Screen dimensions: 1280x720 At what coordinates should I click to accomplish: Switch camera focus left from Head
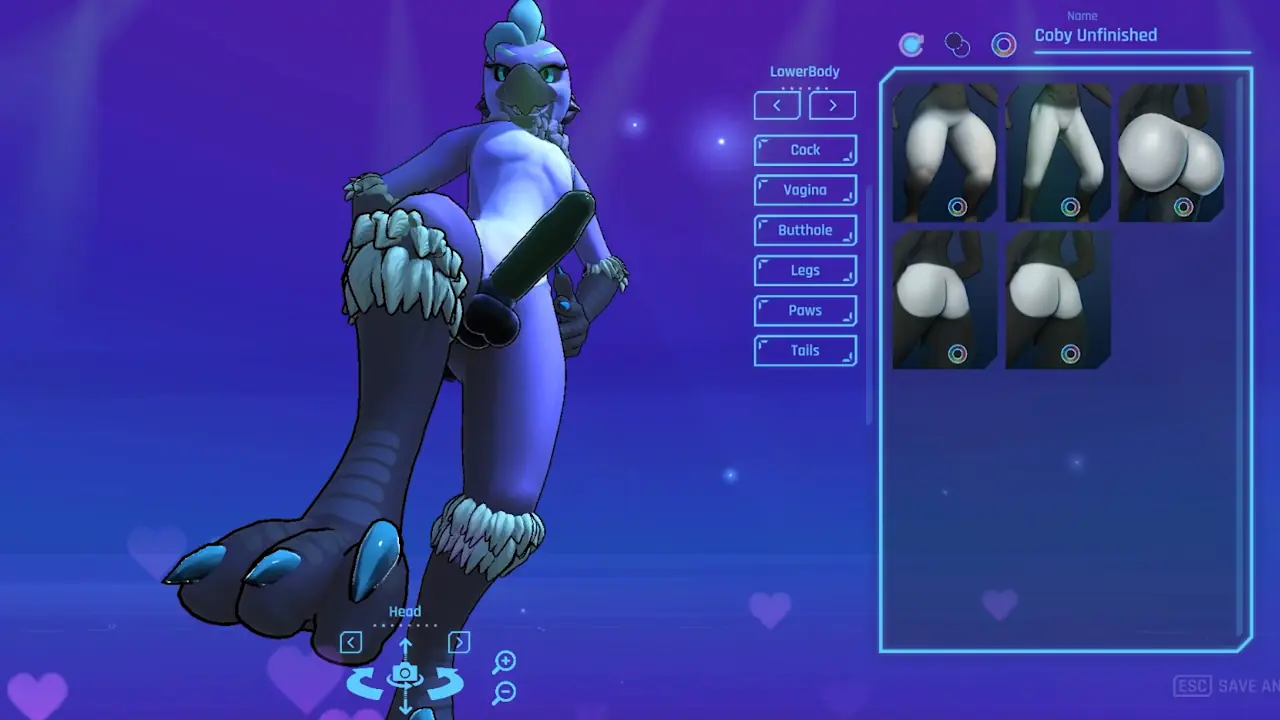(350, 642)
